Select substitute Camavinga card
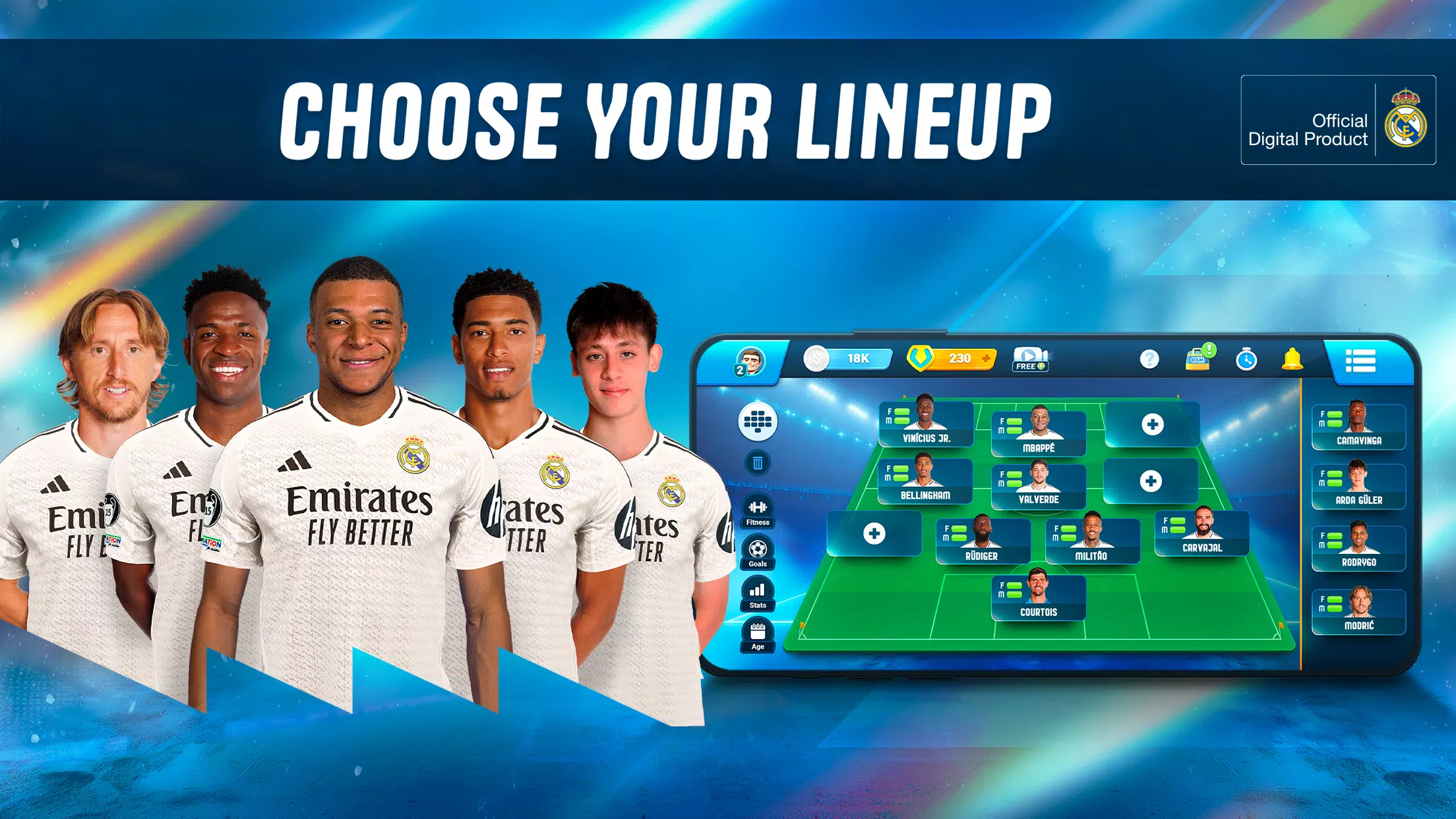The width and height of the screenshot is (1456, 819). [1358, 427]
